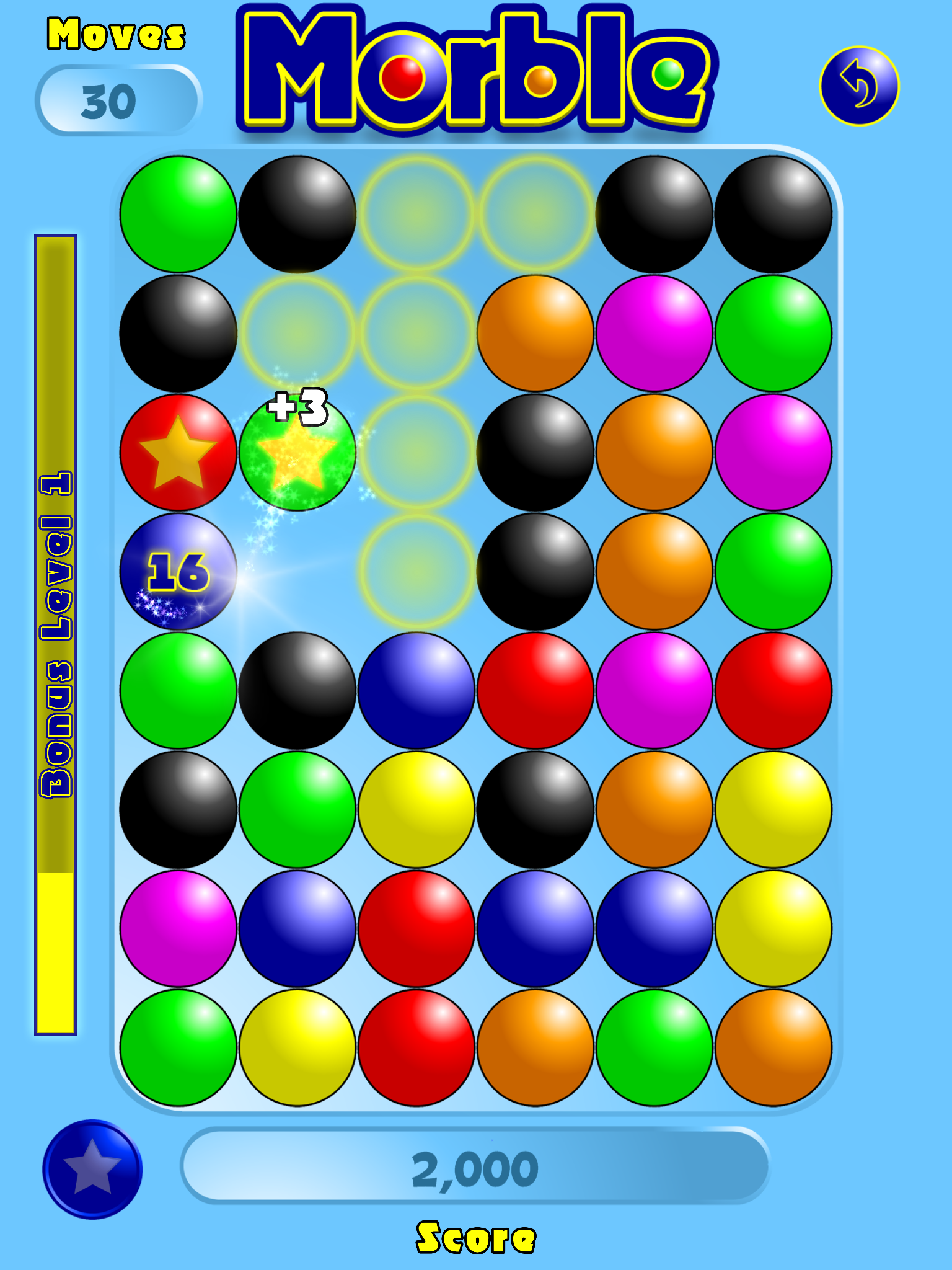952x1270 pixels.
Task: Select the green star marble showing +3
Action: (x=297, y=452)
